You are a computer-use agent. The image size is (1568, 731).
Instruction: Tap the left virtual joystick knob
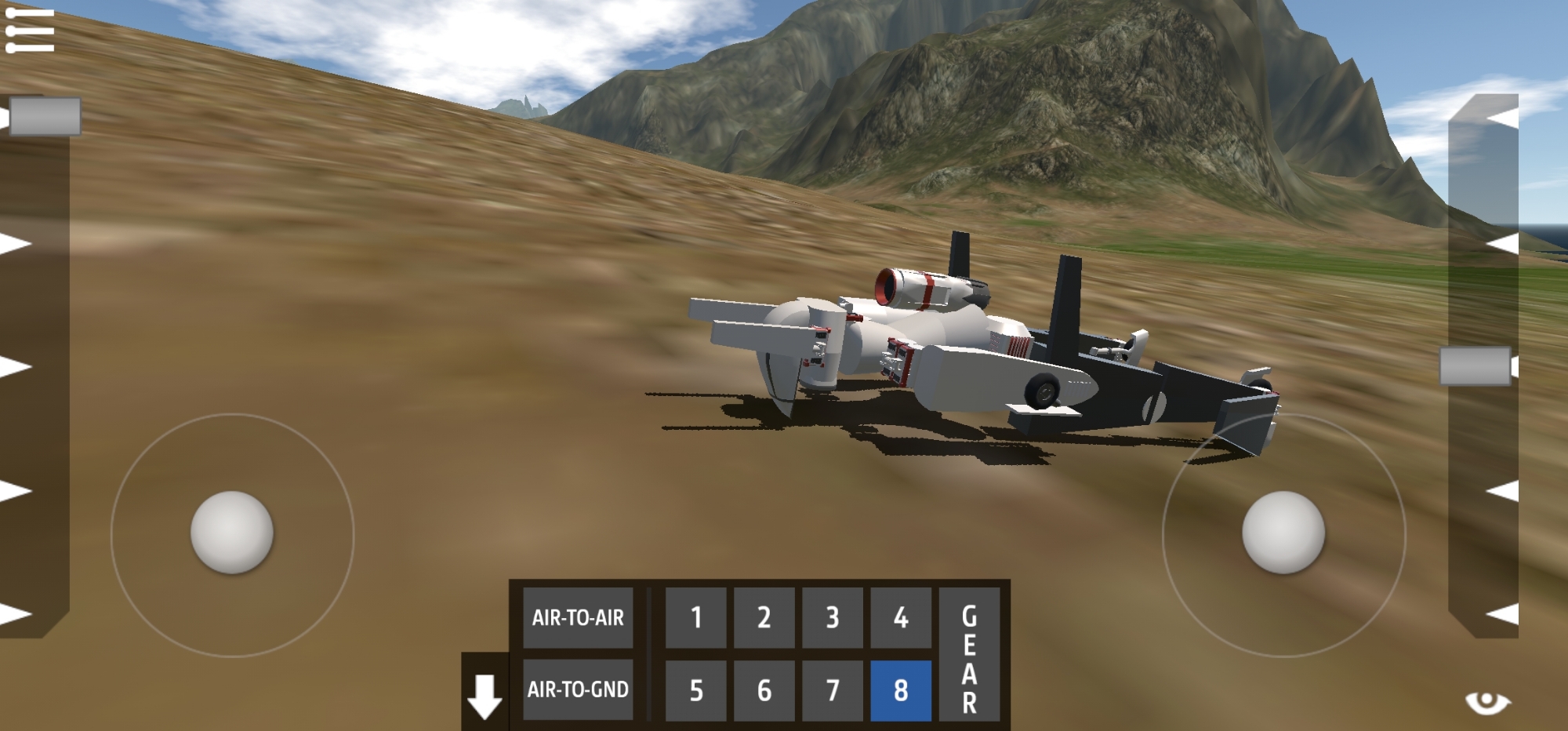232,533
